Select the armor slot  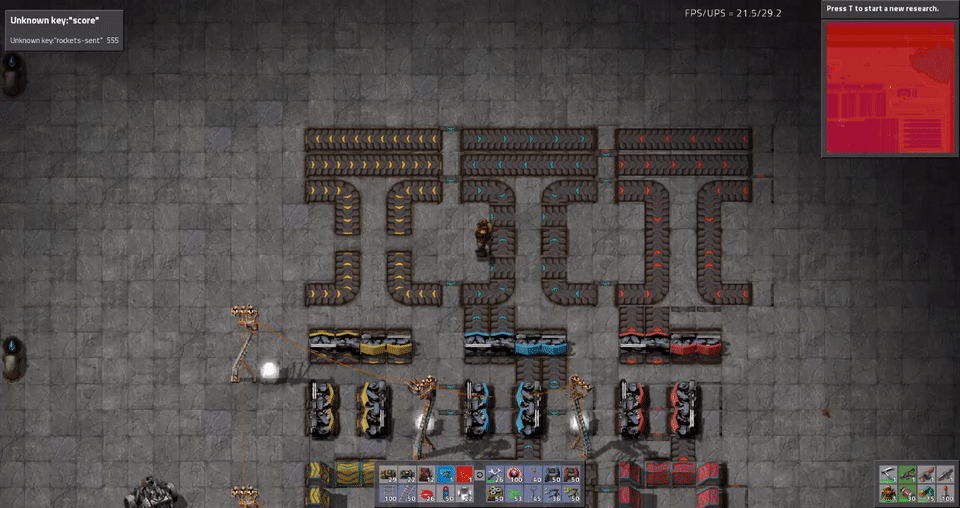click(888, 493)
